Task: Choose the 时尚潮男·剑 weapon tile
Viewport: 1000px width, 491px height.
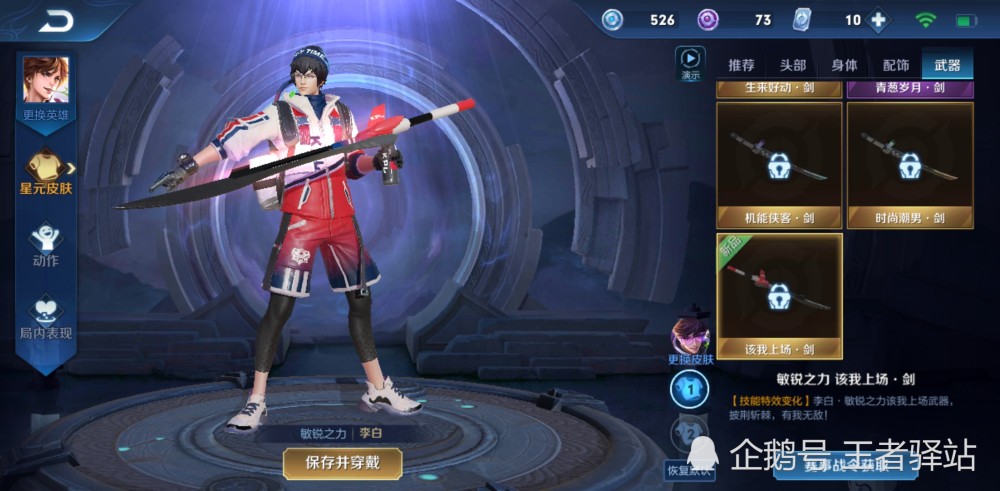Action: [910, 164]
